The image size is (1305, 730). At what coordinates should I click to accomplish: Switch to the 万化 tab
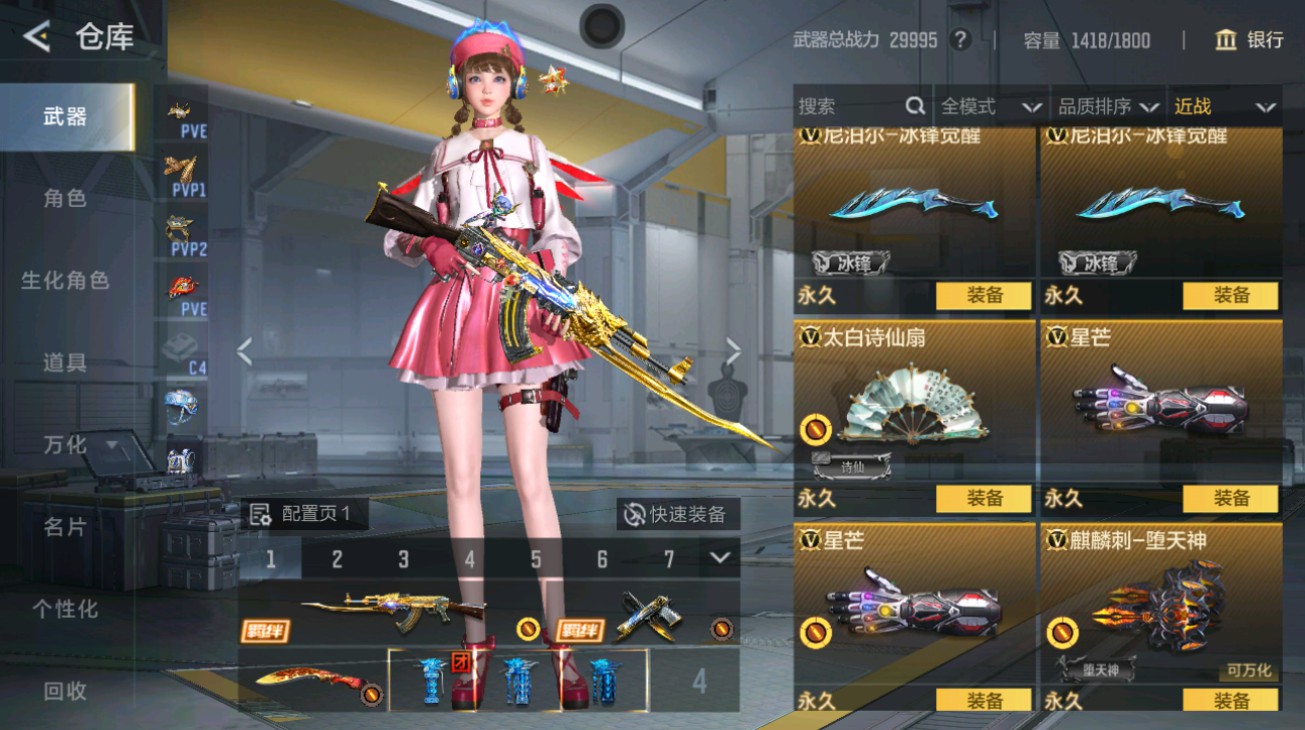coord(66,445)
